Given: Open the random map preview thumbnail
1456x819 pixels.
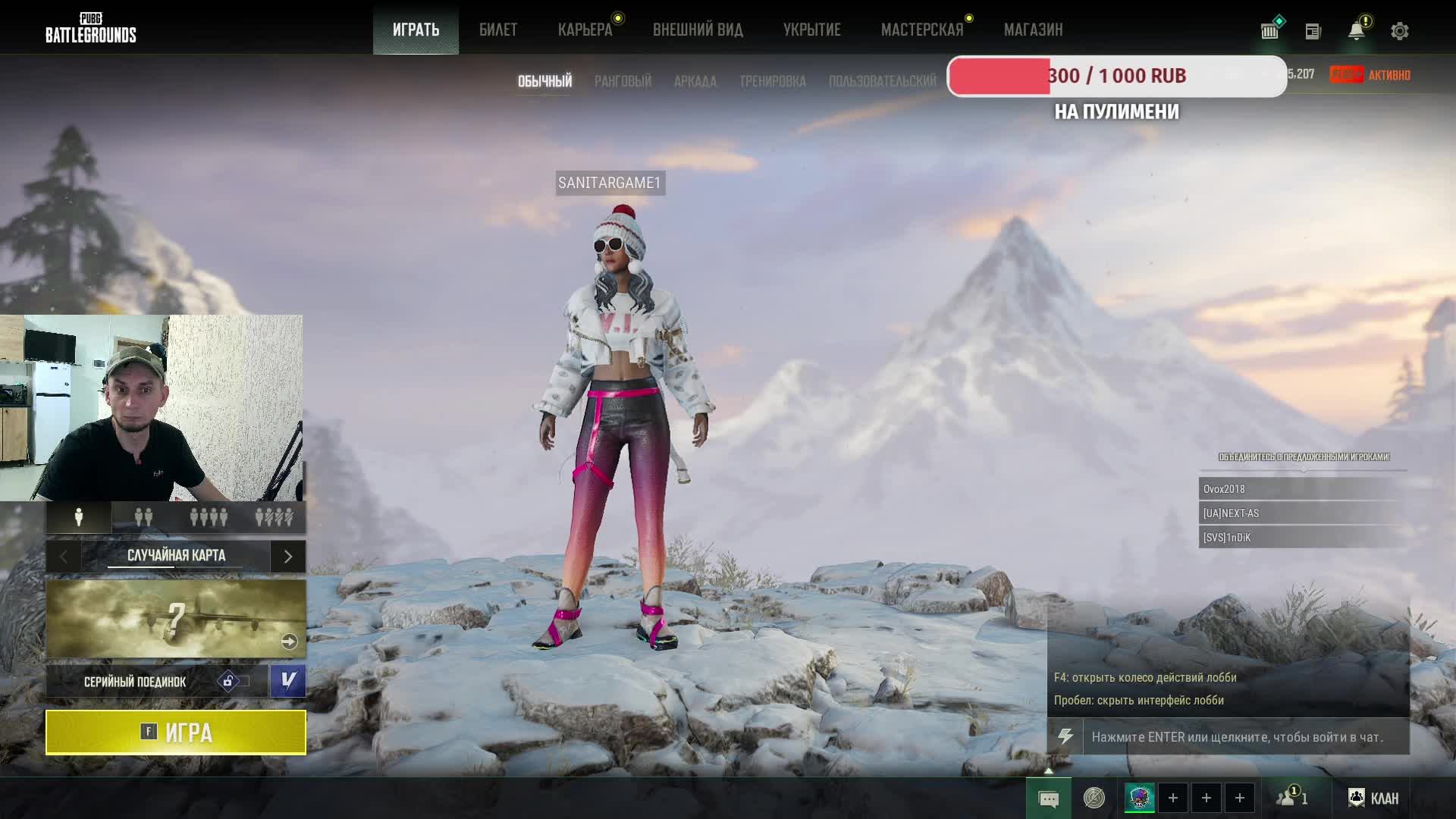Looking at the screenshot, I should [x=176, y=619].
